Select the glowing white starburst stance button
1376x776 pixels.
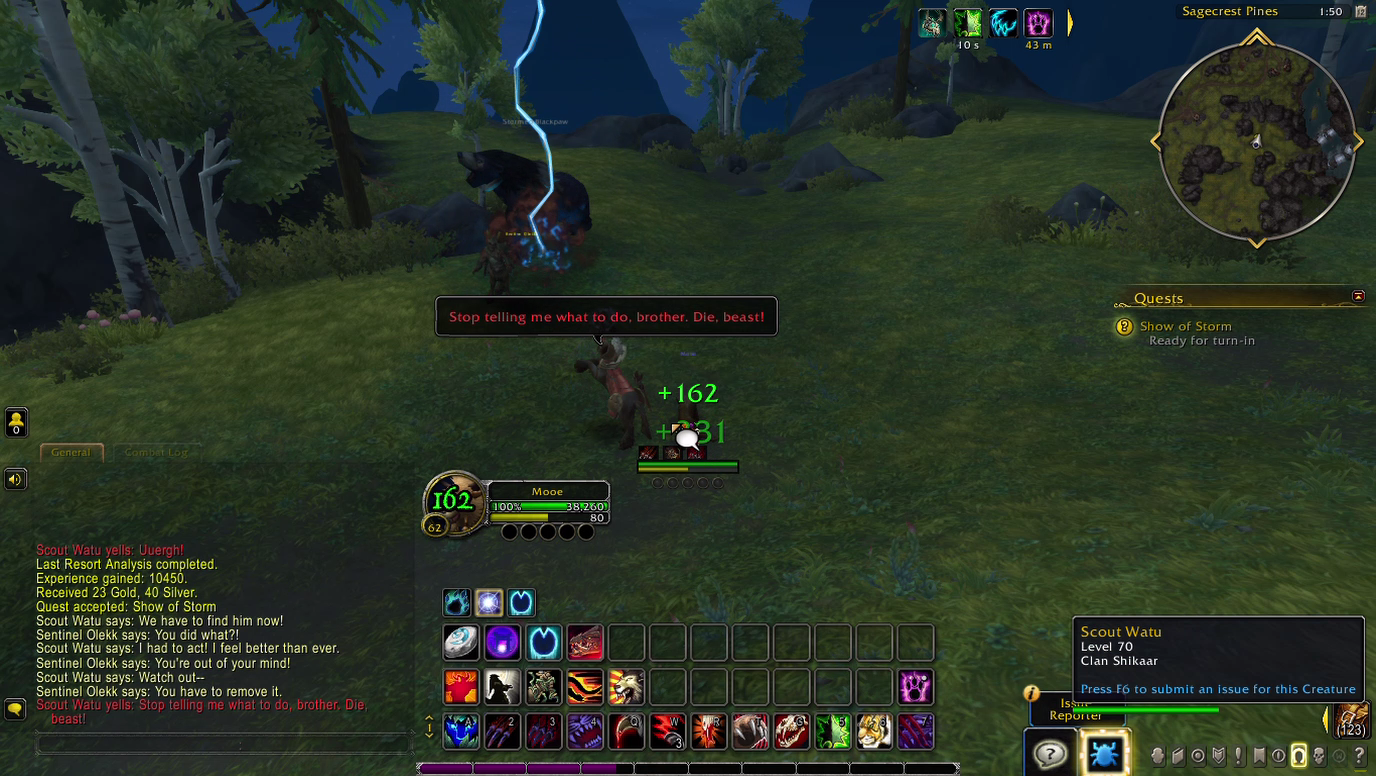(489, 603)
